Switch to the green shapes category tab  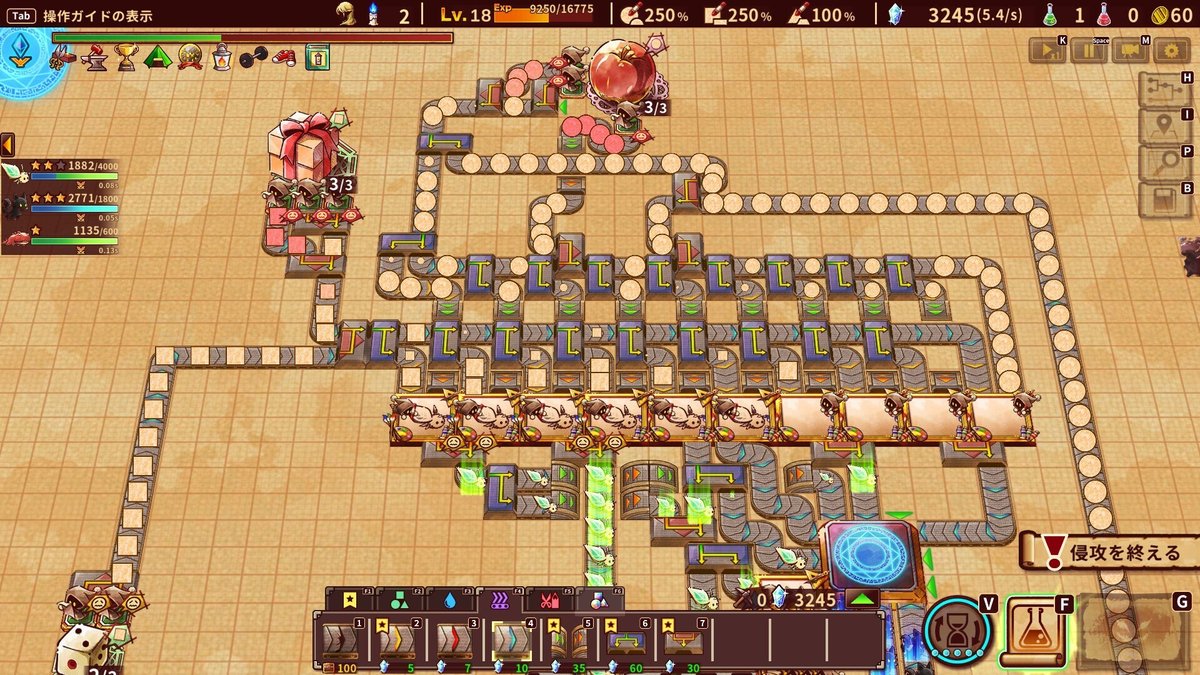(x=400, y=600)
